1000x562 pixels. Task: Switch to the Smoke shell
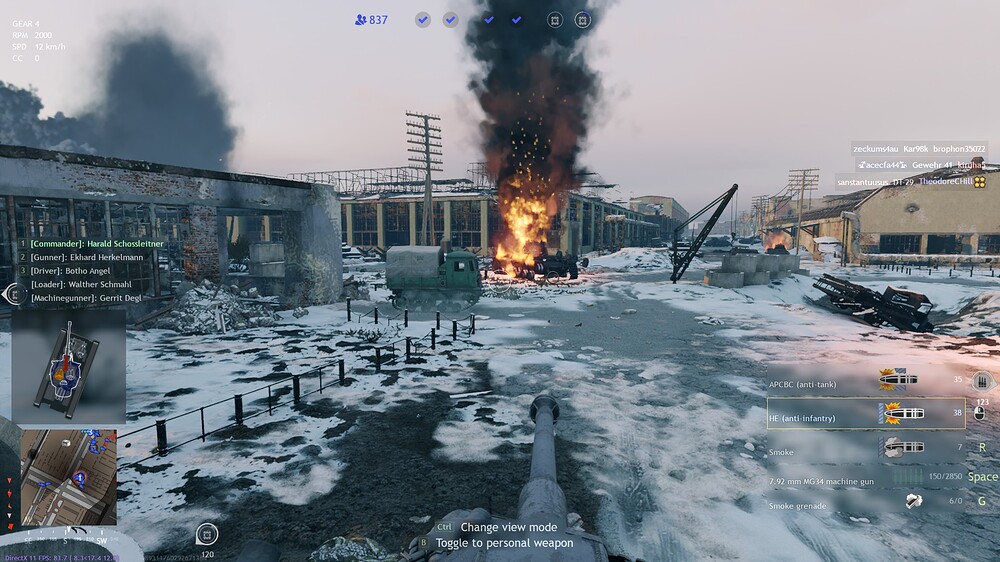click(866, 449)
